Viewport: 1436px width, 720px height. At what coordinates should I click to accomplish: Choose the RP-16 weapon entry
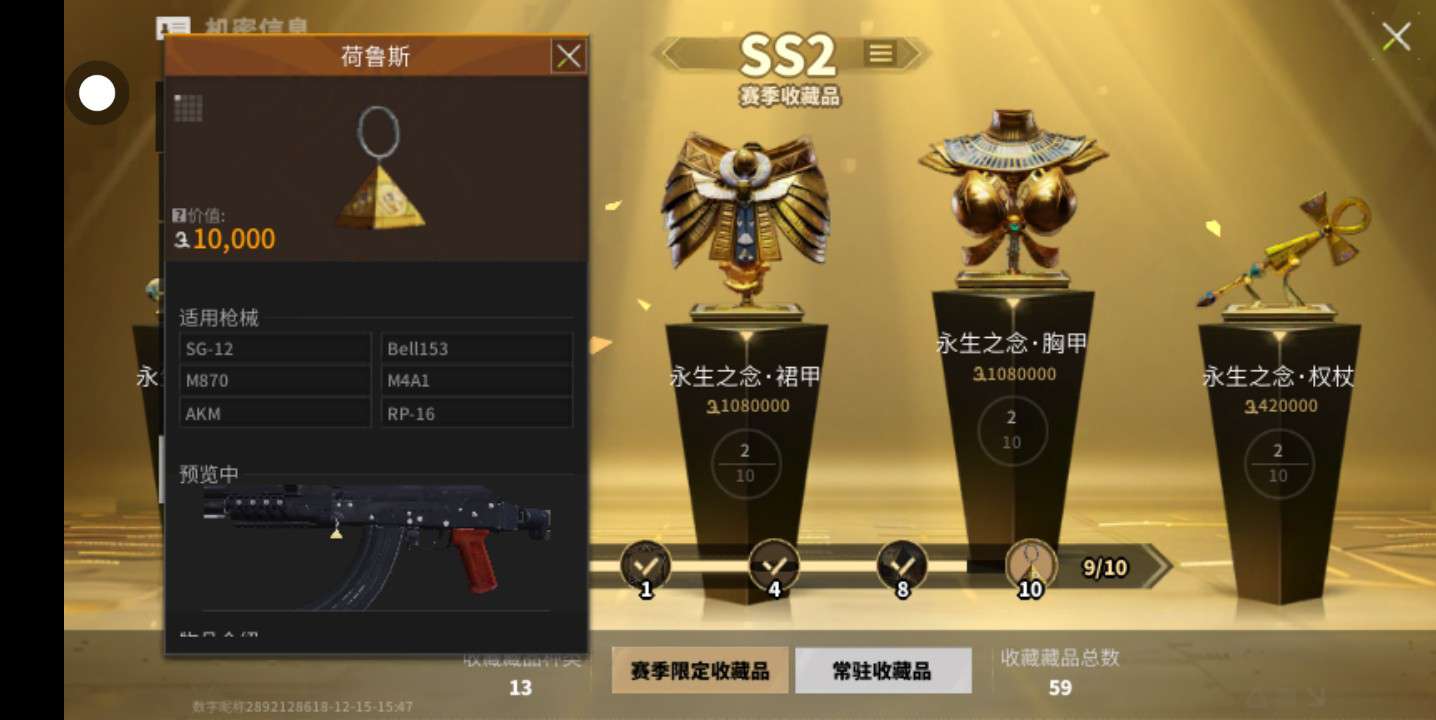[476, 413]
